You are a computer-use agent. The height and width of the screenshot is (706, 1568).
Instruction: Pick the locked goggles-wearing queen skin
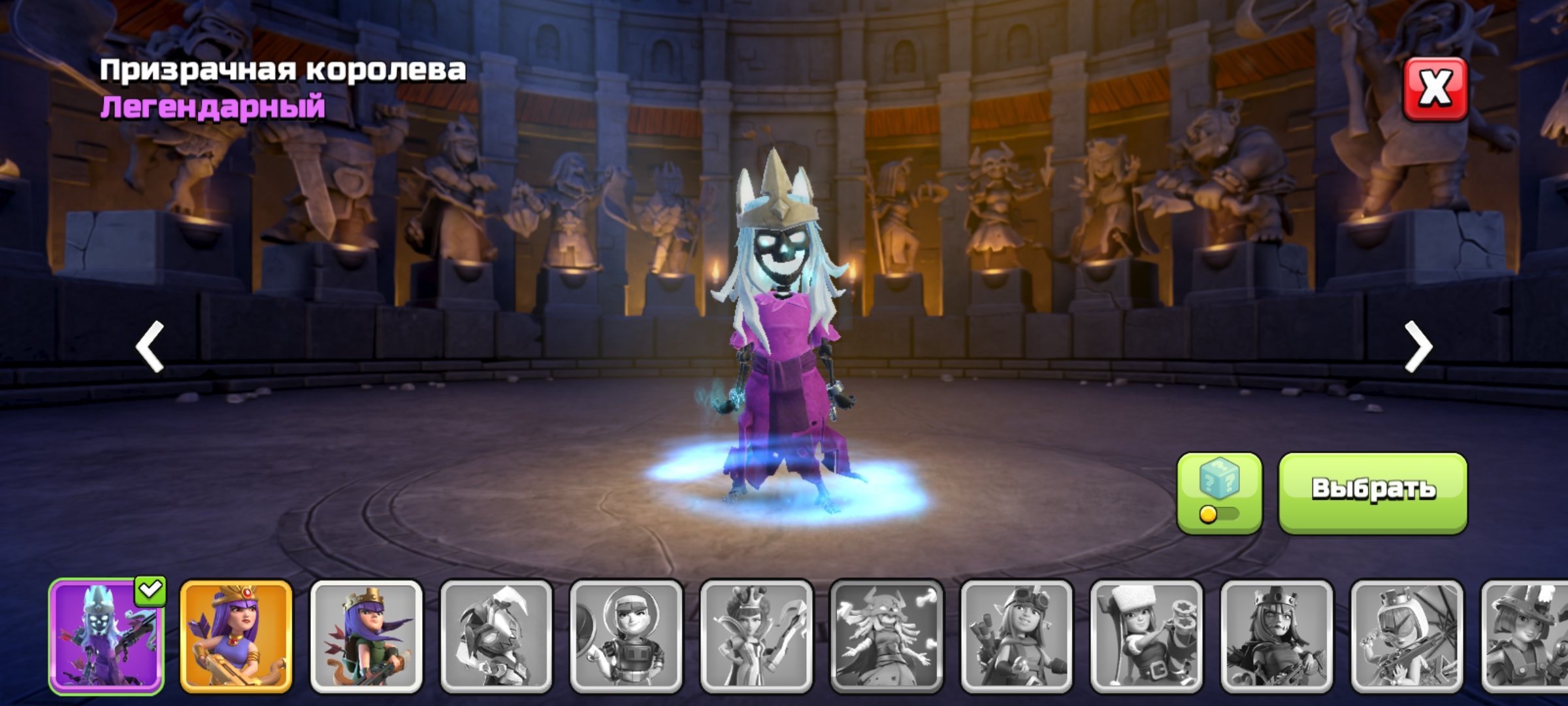(1016, 637)
